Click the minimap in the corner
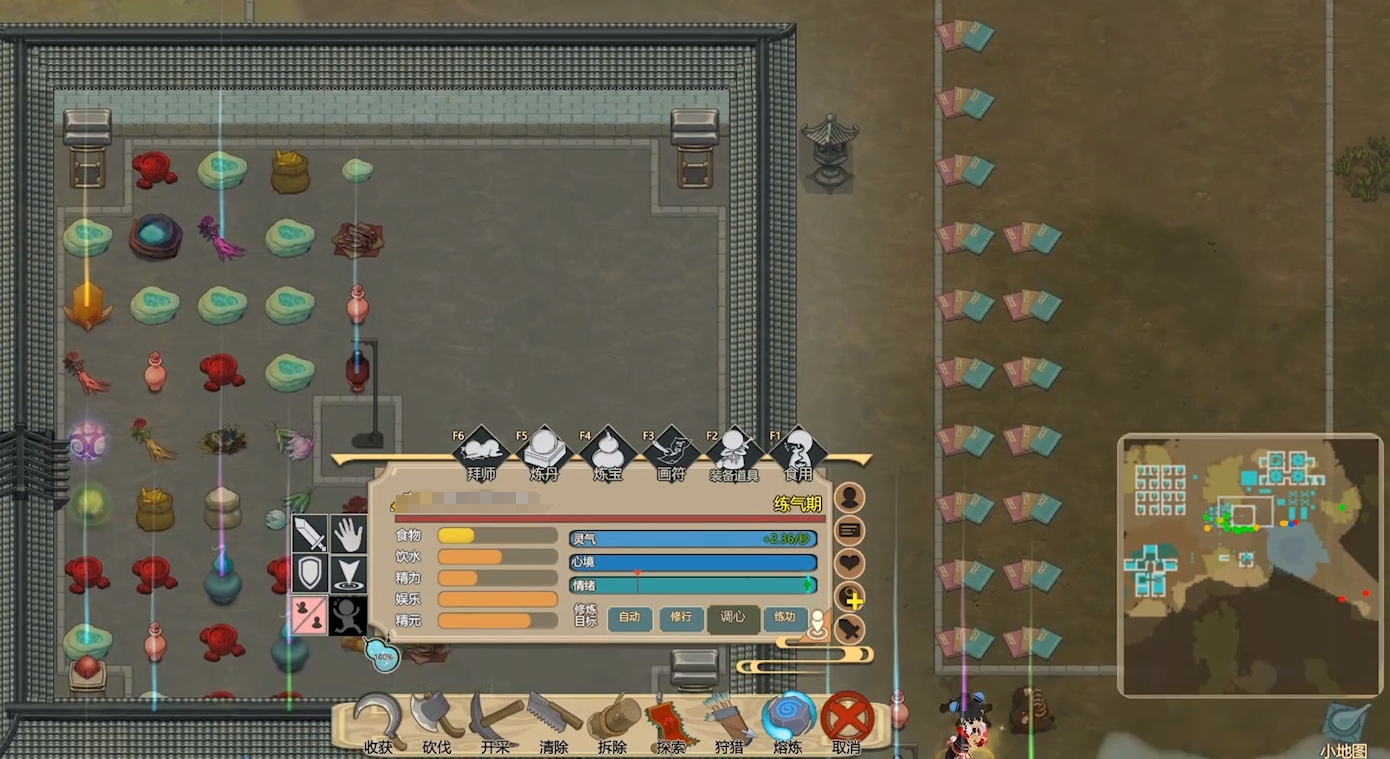The height and width of the screenshot is (759, 1390). pyautogui.click(x=1250, y=565)
